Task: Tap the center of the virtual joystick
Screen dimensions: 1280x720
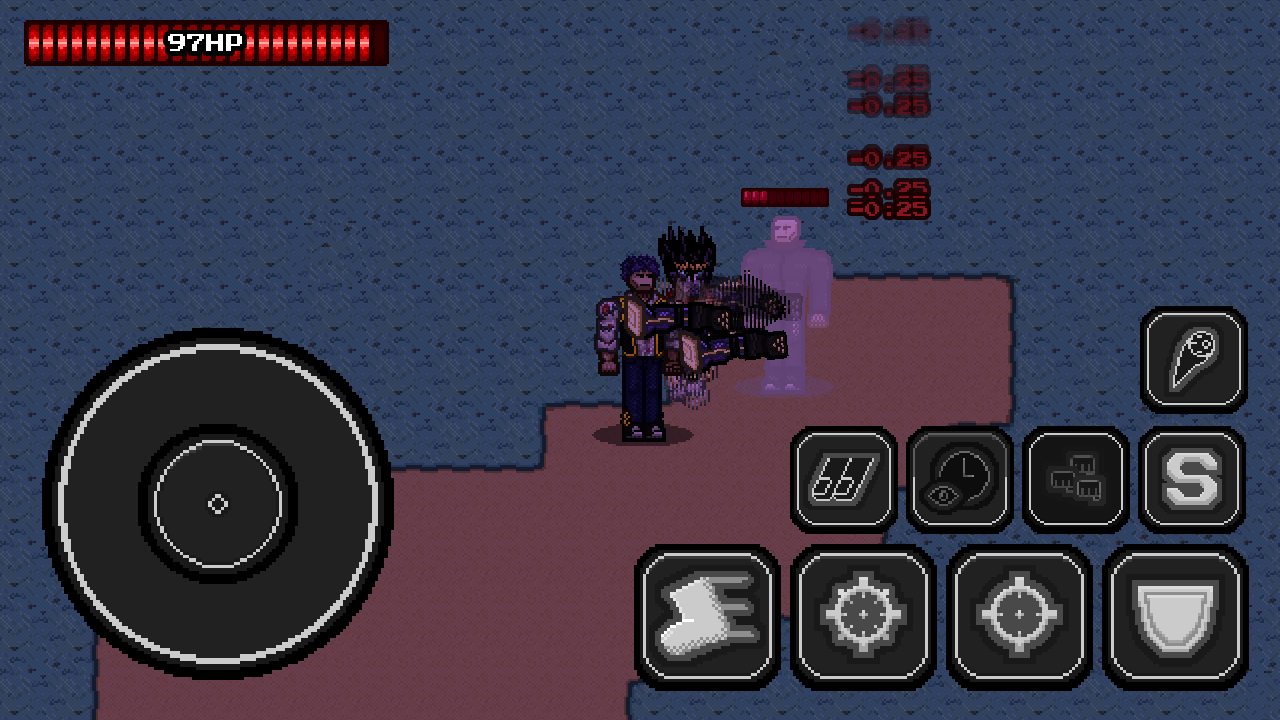Action: click(x=217, y=504)
